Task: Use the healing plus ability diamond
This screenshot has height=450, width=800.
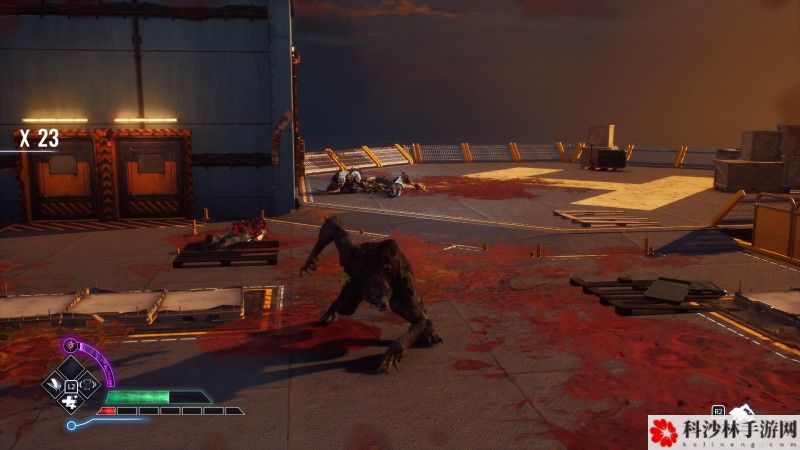Action: (69, 400)
